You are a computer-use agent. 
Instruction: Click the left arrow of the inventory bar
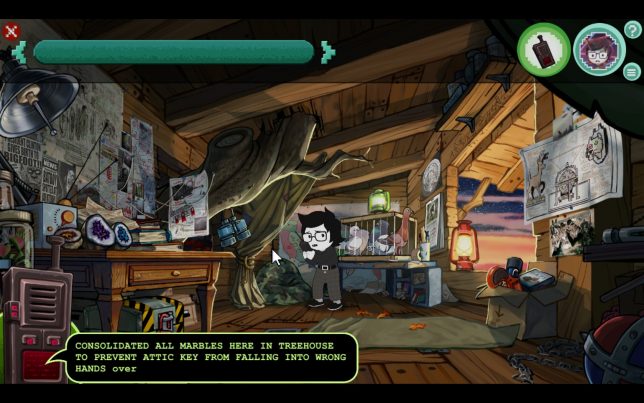pos(20,51)
